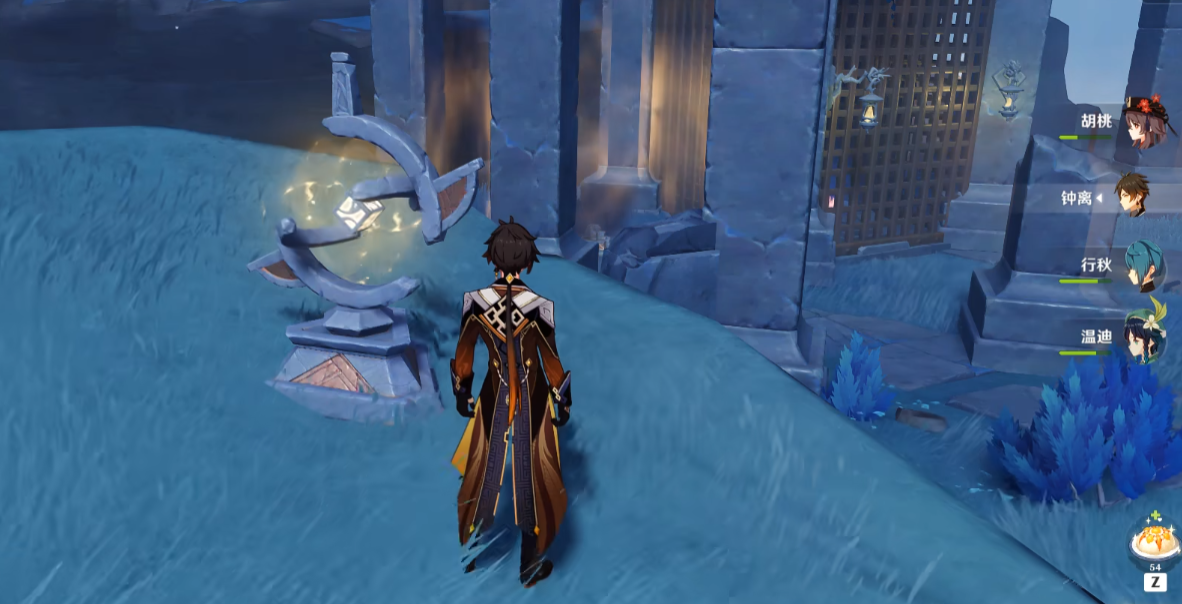Choose 温迪 from the party list
This screenshot has width=1182, height=604.
(1142, 336)
